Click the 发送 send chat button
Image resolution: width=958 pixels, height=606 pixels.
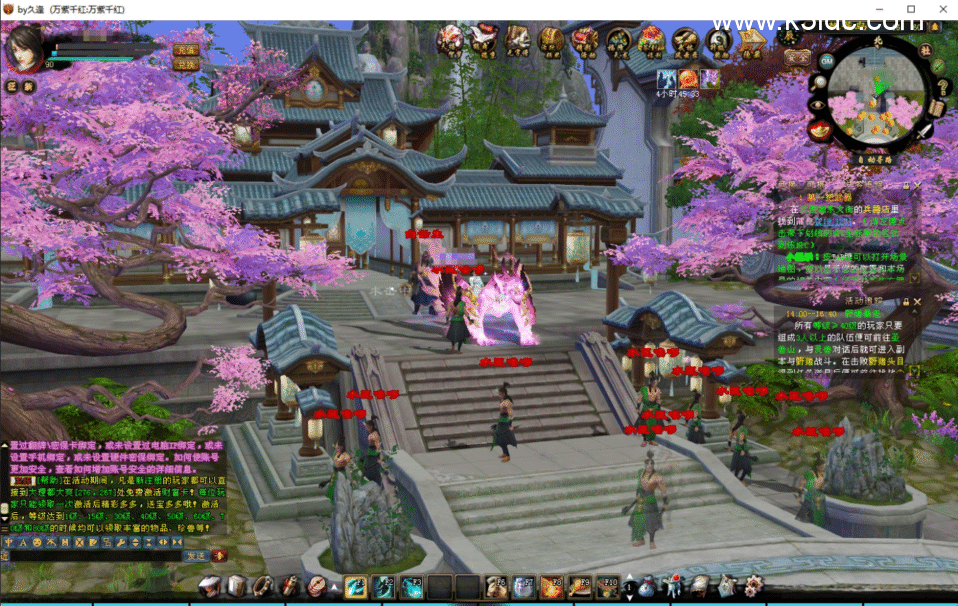coord(196,555)
